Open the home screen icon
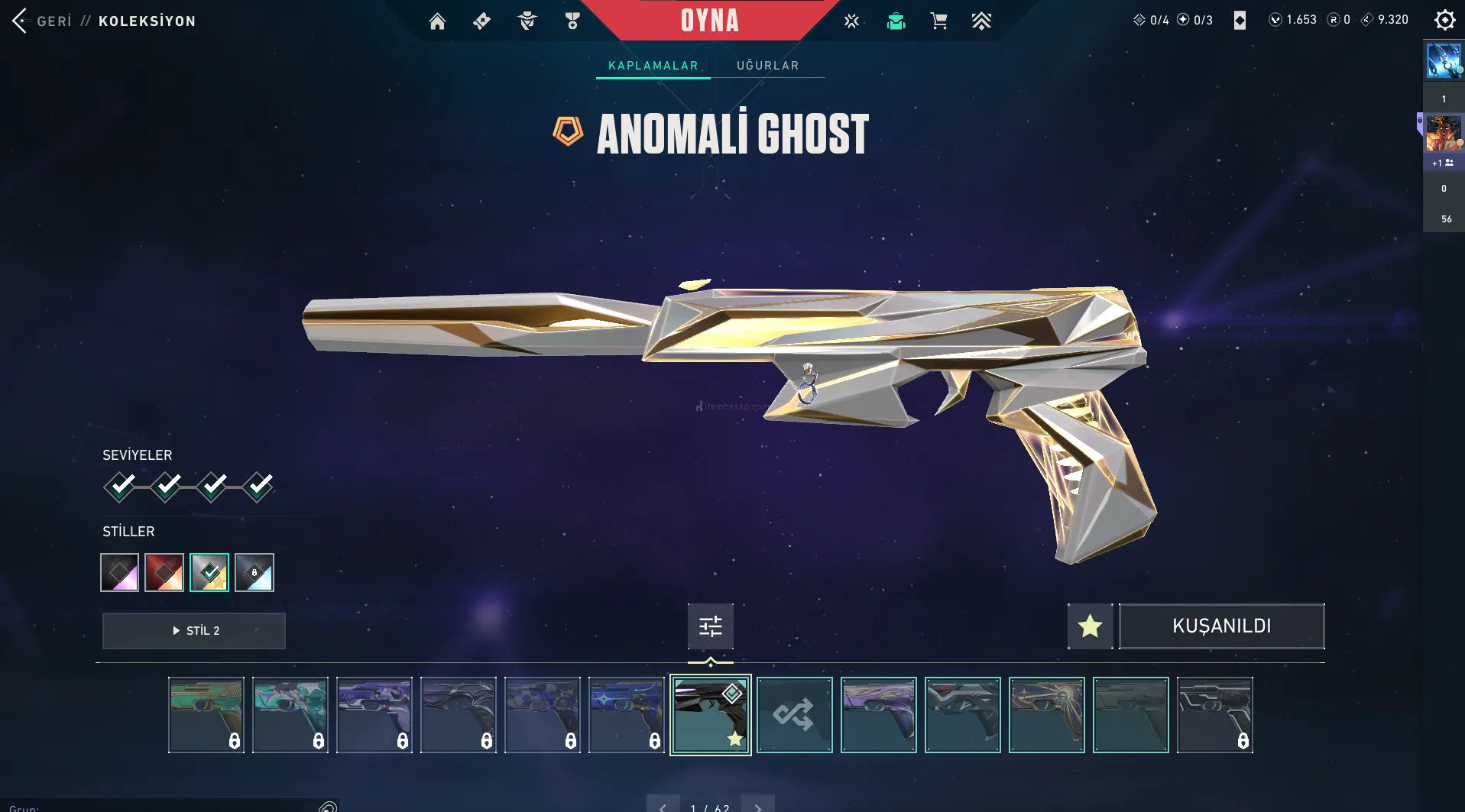 pyautogui.click(x=437, y=21)
